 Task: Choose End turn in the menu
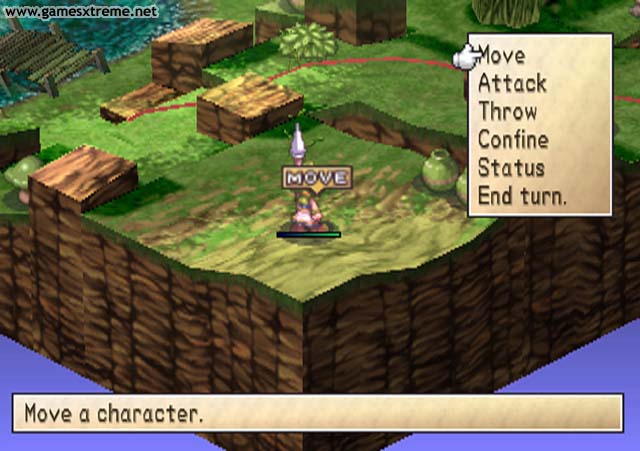point(521,196)
